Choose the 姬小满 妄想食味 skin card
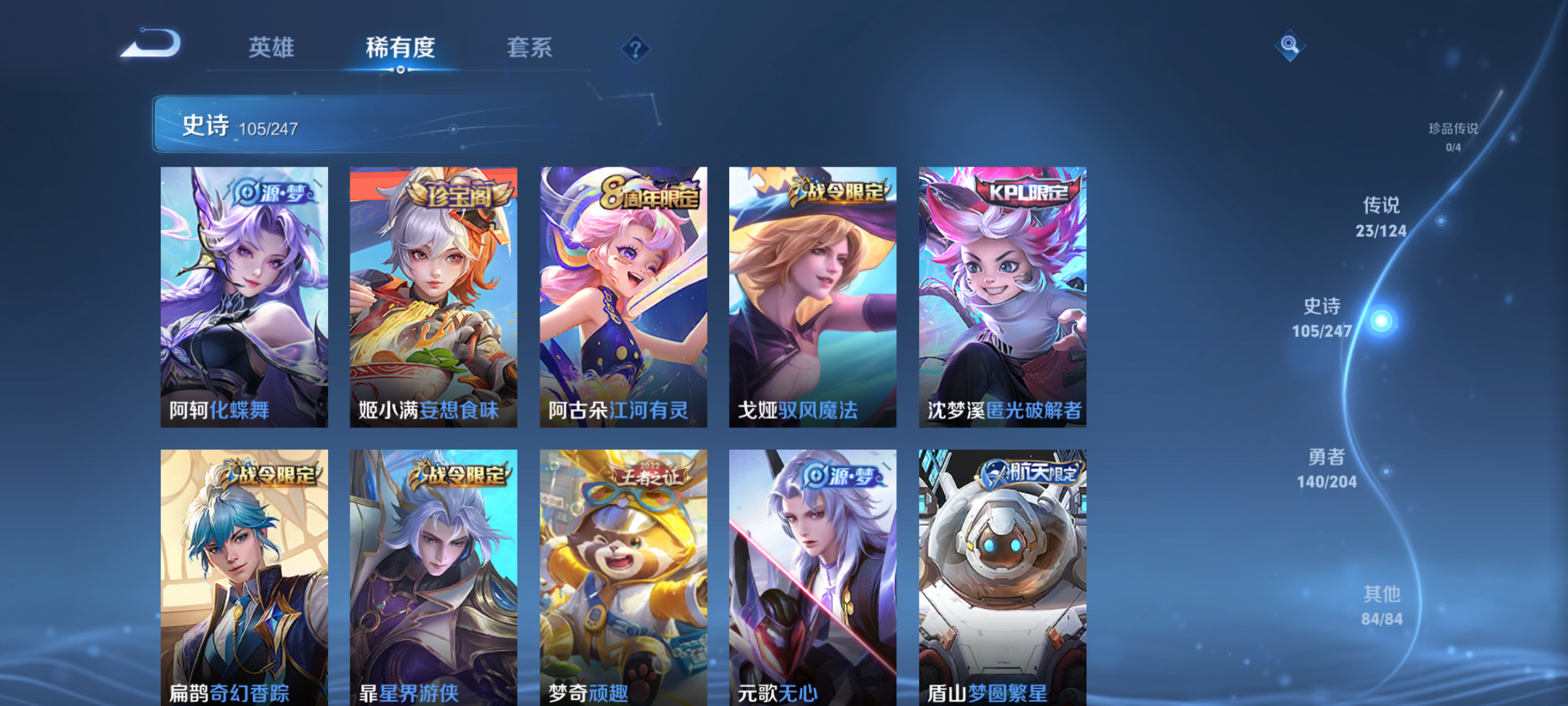The width and height of the screenshot is (1568, 706). 433,297
